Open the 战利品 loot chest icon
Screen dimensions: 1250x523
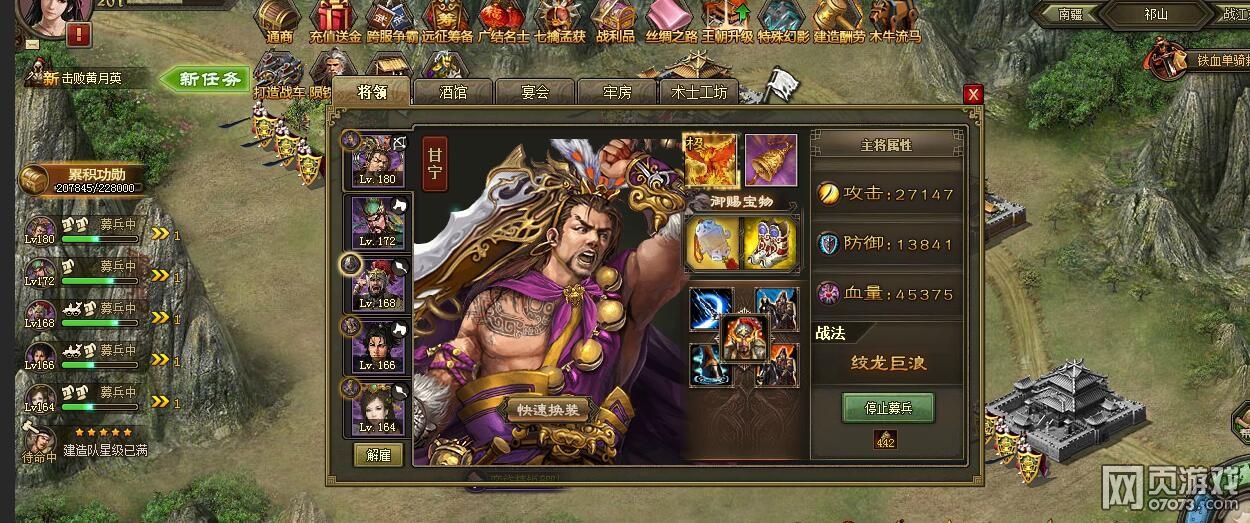[x=614, y=20]
